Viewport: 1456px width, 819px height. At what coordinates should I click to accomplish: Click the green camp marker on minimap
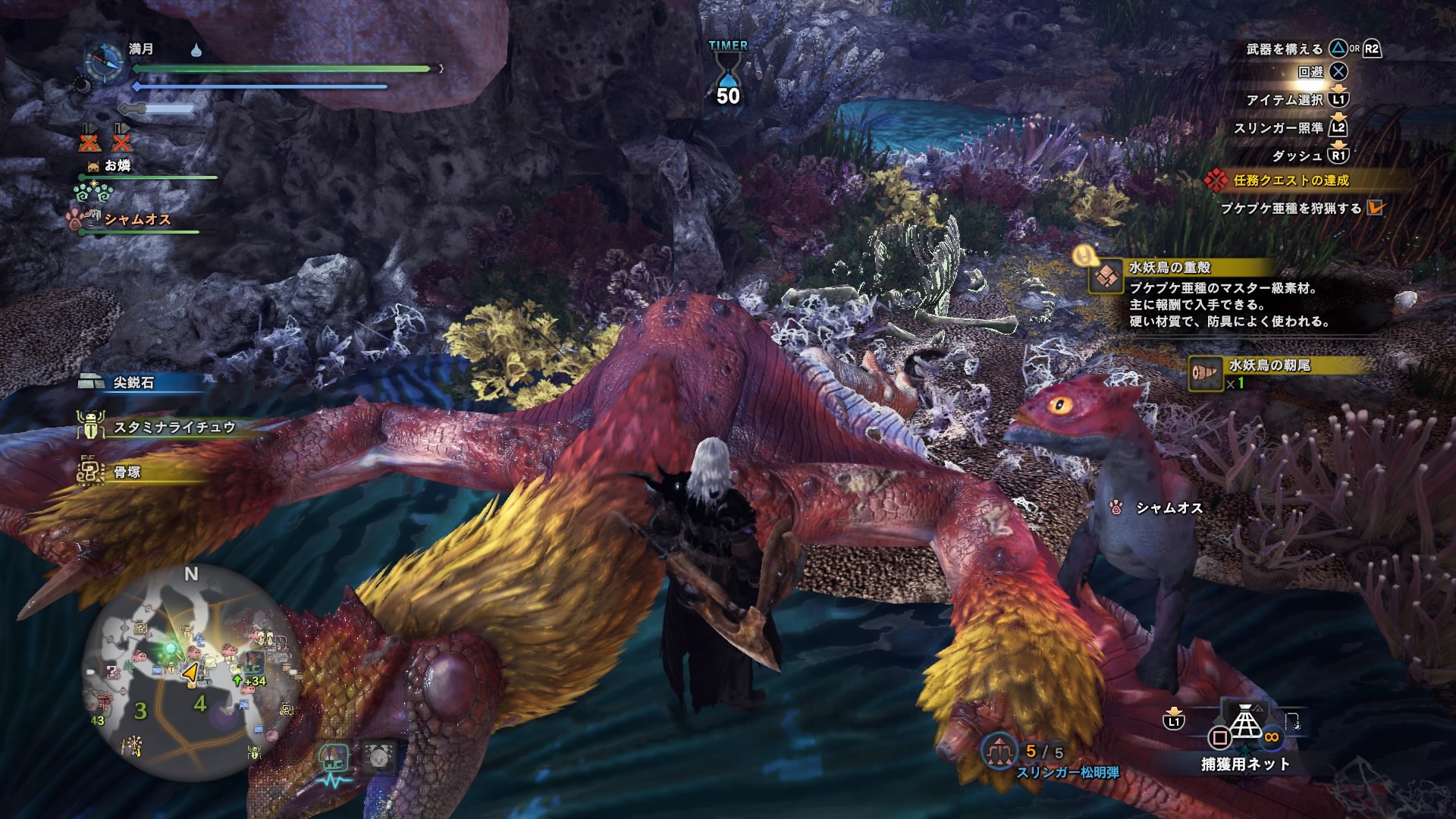174,648
